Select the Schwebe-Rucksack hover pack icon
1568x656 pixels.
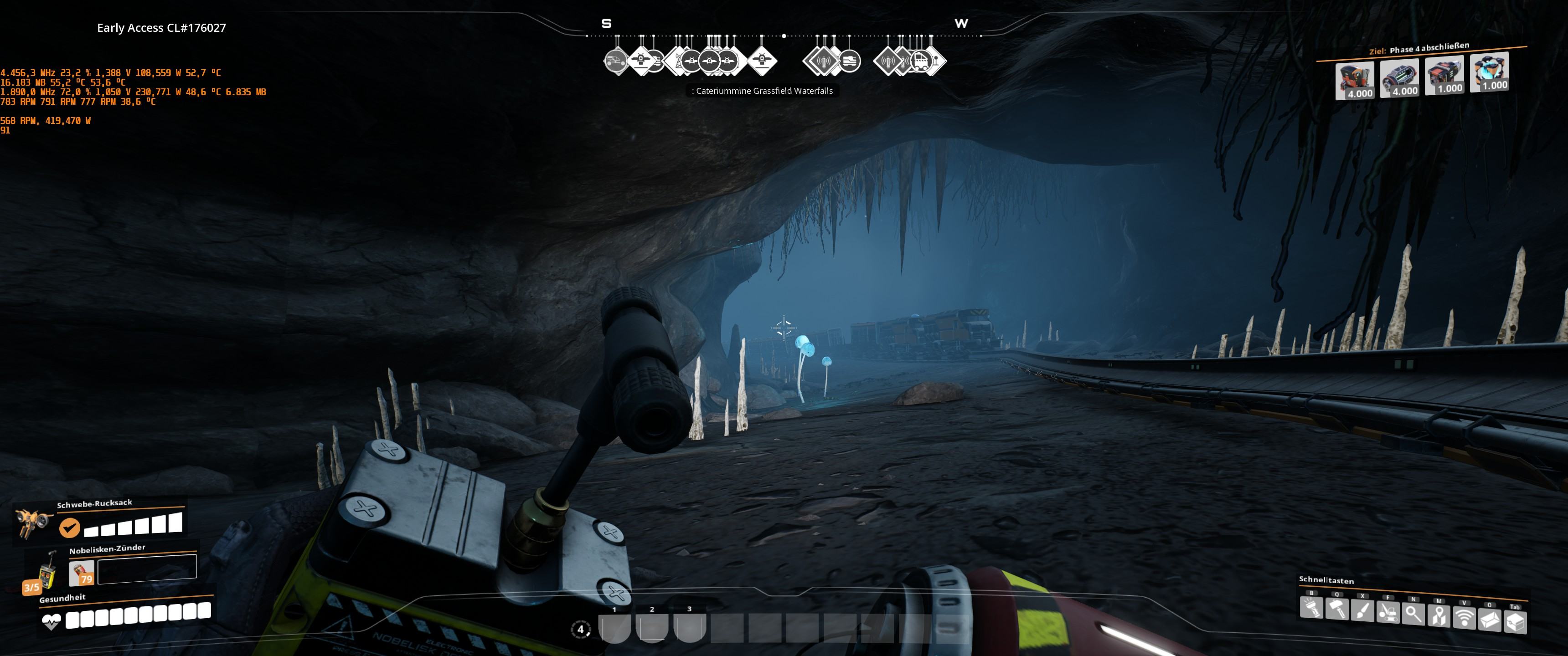coord(32,523)
